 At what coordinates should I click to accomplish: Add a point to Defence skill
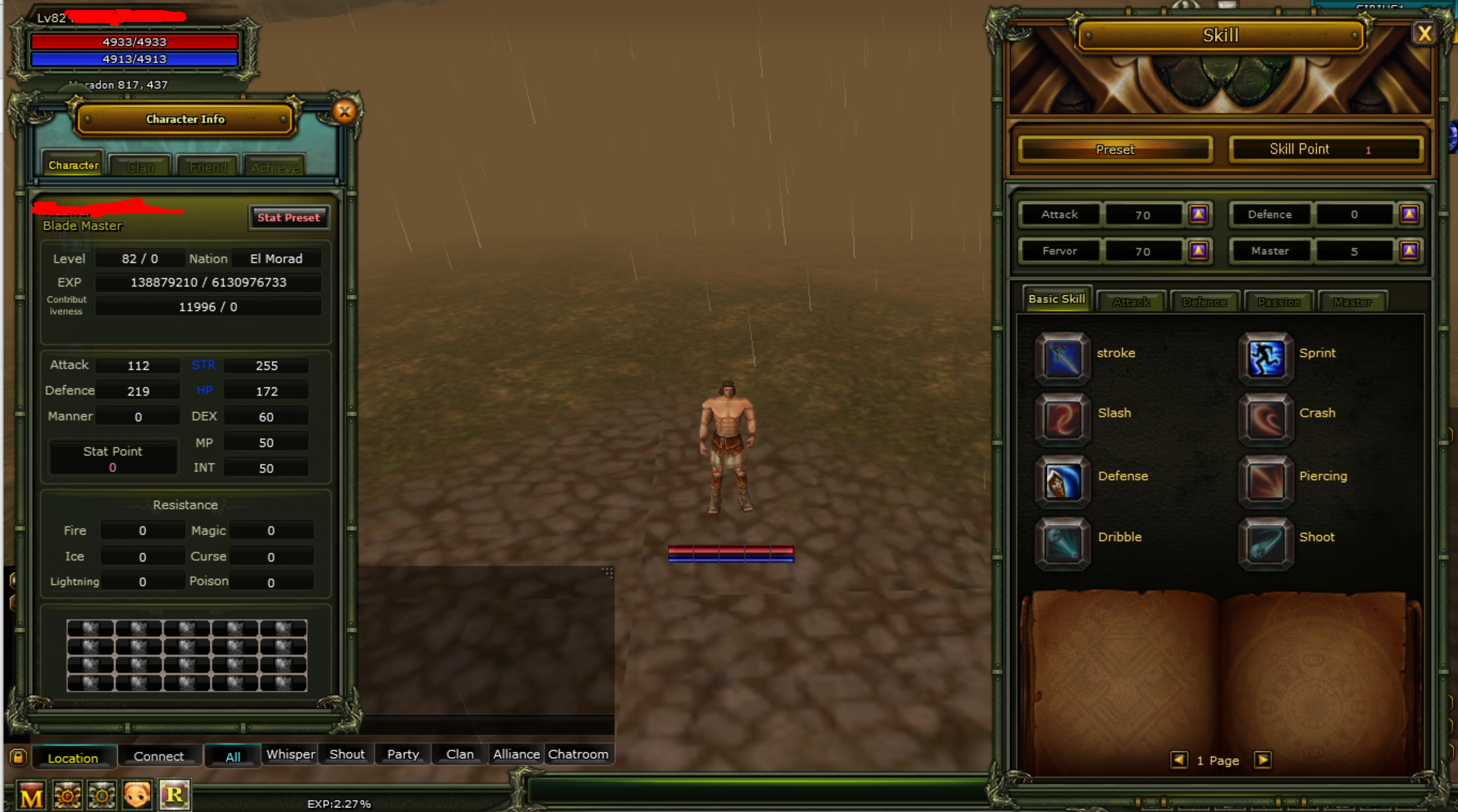pos(1409,214)
